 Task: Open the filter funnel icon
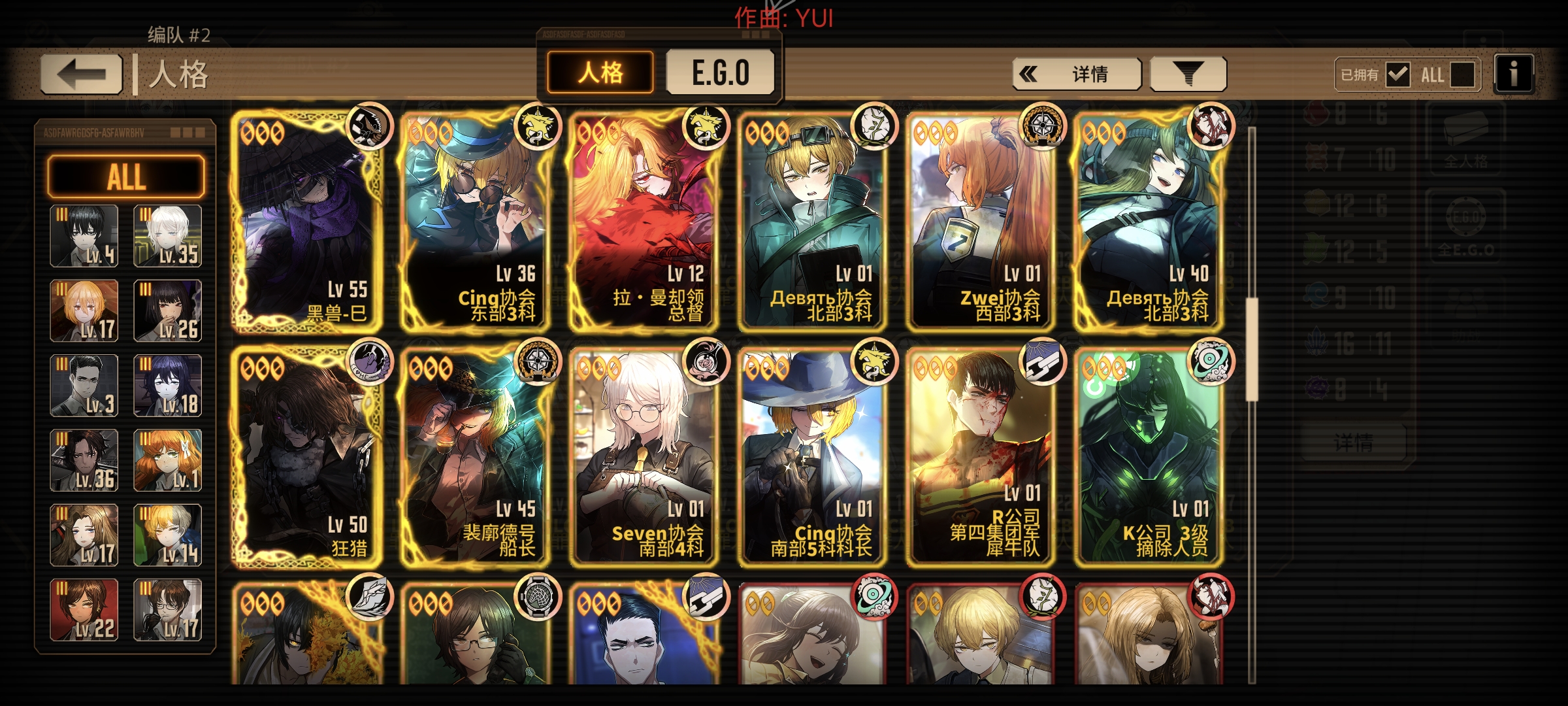(x=1188, y=73)
